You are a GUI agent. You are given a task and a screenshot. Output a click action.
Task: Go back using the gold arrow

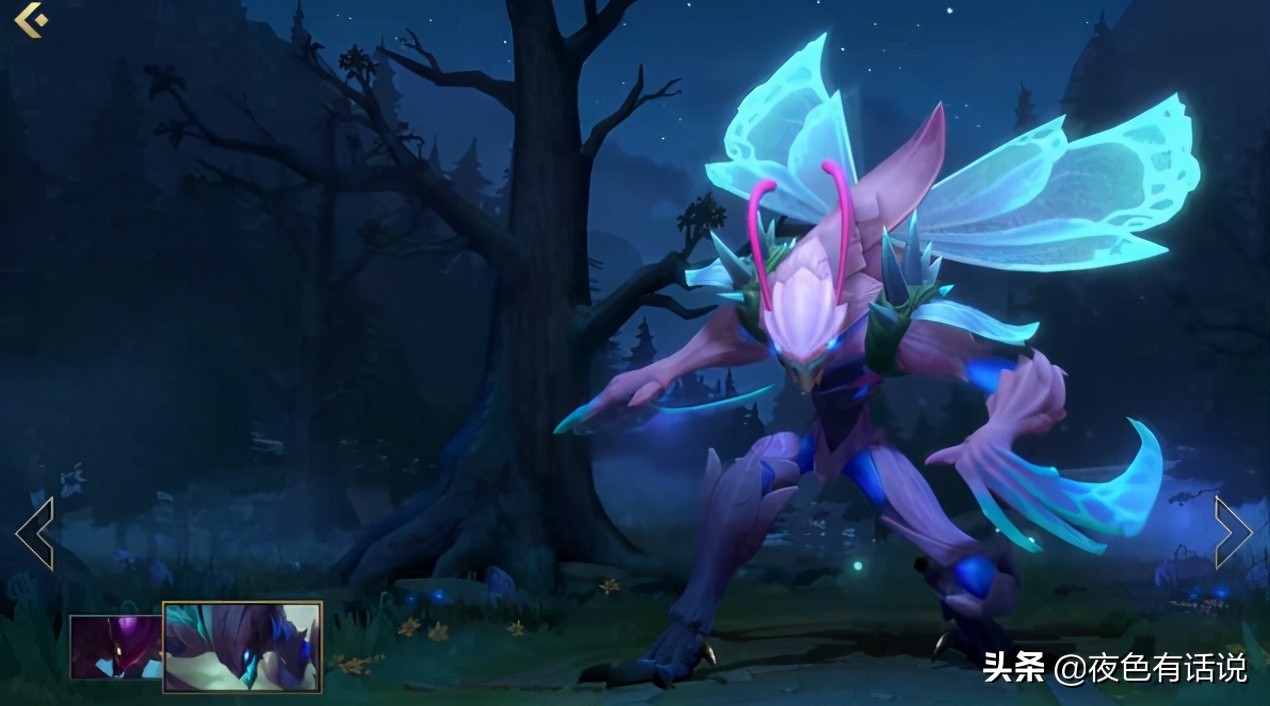pos(31,19)
